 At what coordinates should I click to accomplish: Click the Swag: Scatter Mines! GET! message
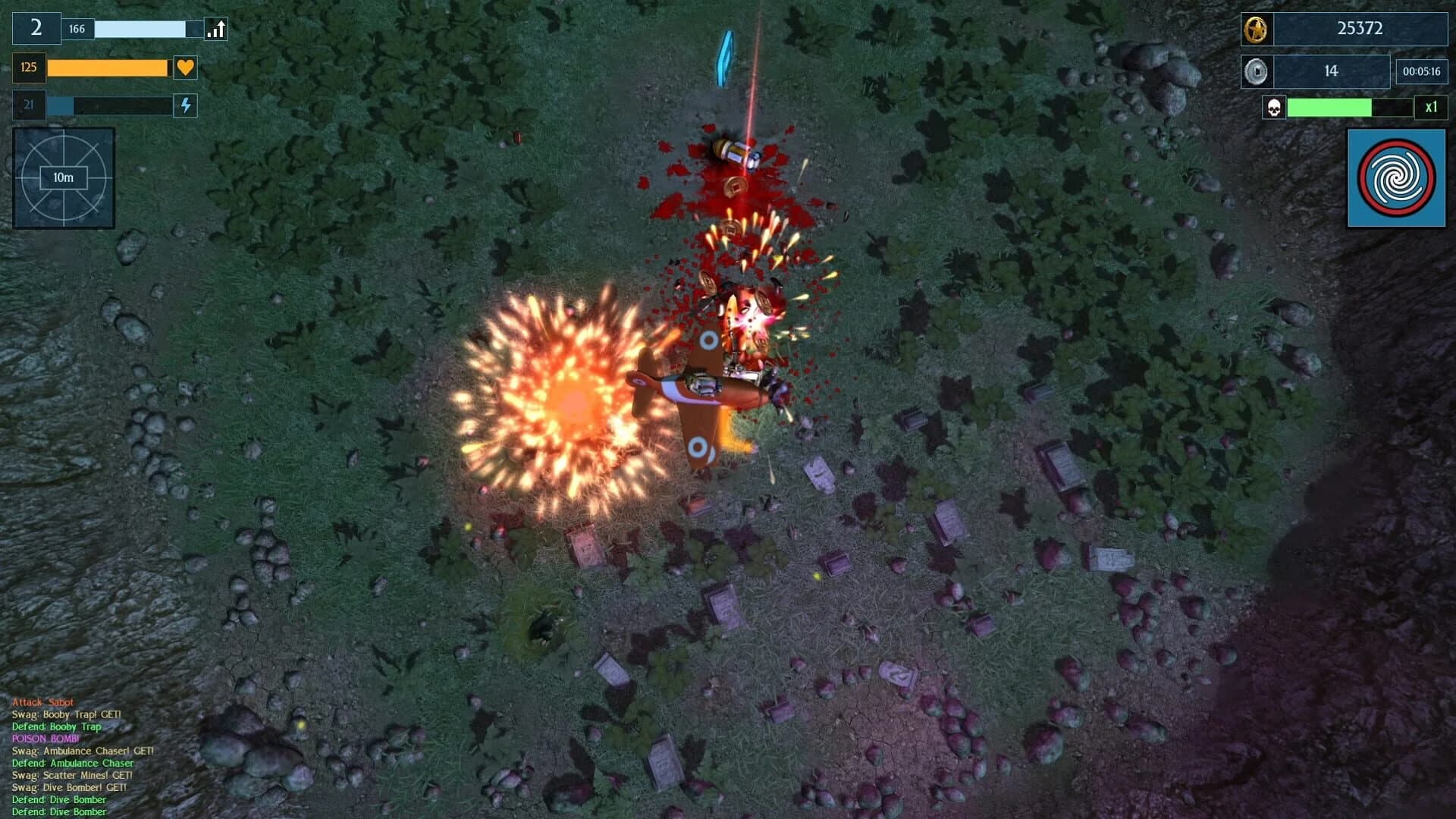click(72, 775)
